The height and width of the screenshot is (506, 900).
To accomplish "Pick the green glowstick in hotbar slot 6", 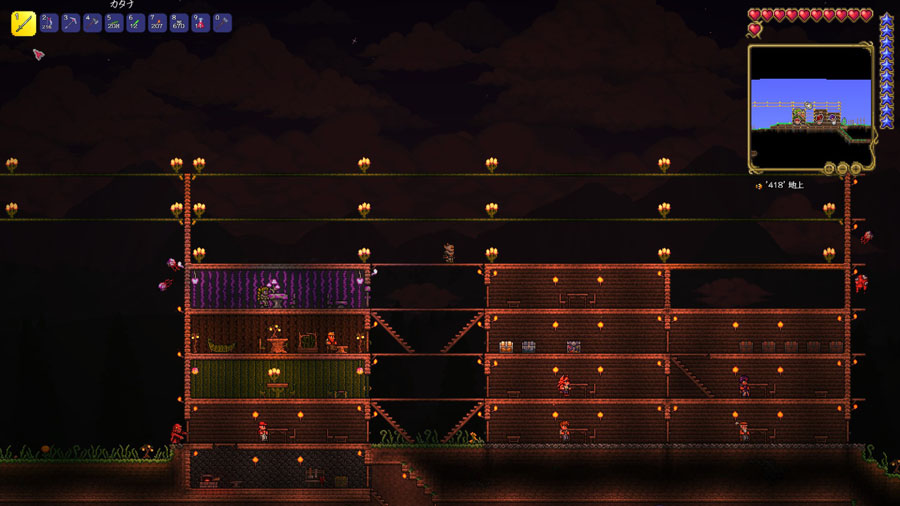I will click(135, 23).
